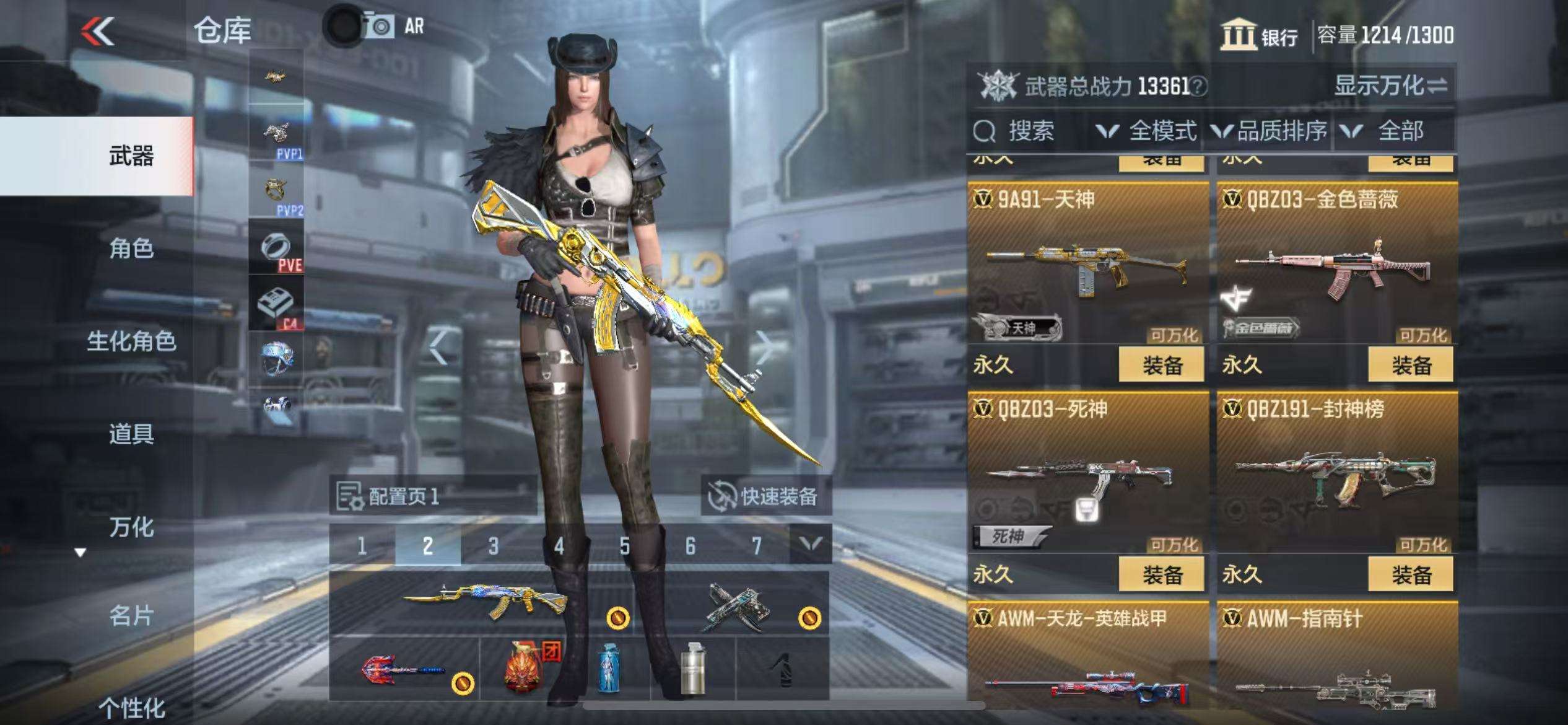Image resolution: width=1568 pixels, height=725 pixels.
Task: Click the 搜索 search field
Action: click(x=1030, y=131)
